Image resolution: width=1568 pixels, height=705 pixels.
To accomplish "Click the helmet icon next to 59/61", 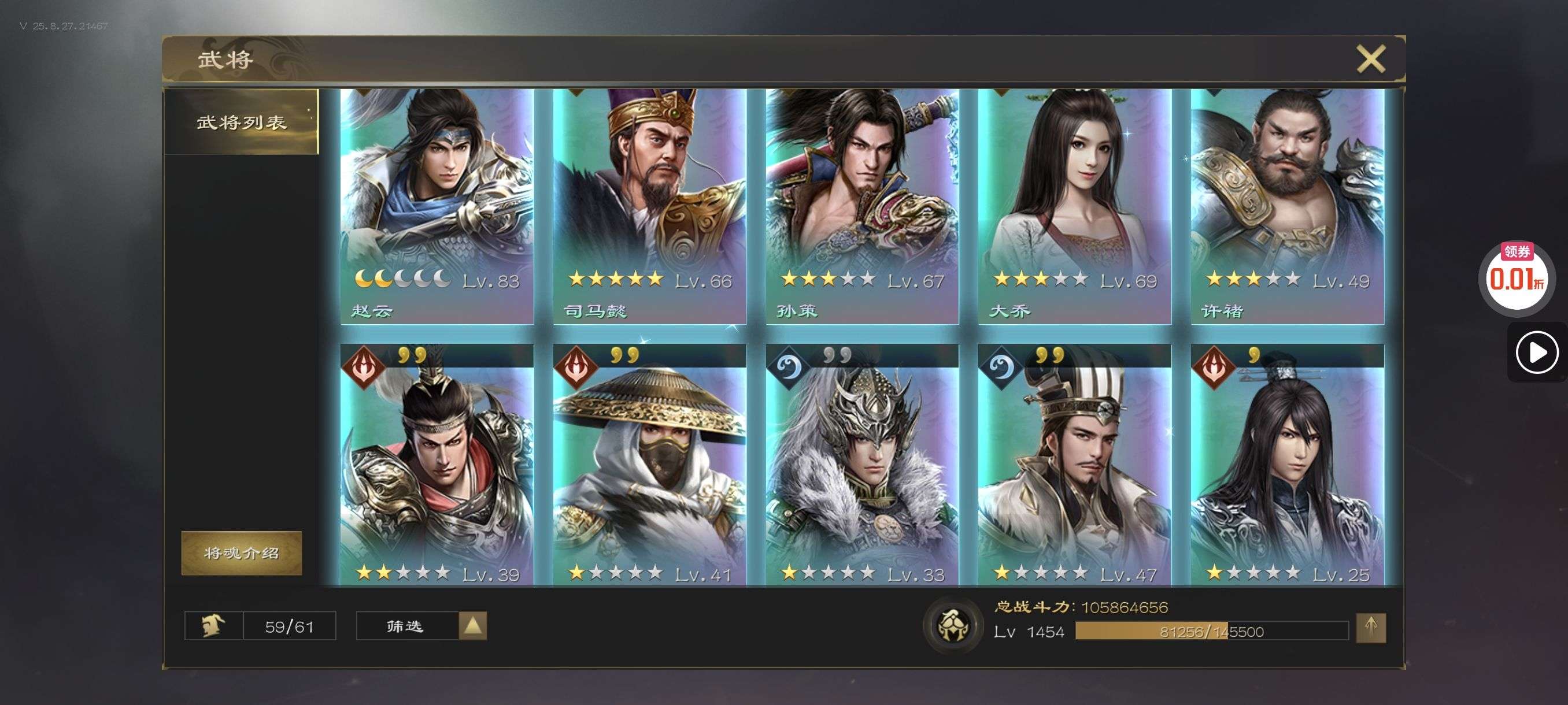I will point(214,626).
